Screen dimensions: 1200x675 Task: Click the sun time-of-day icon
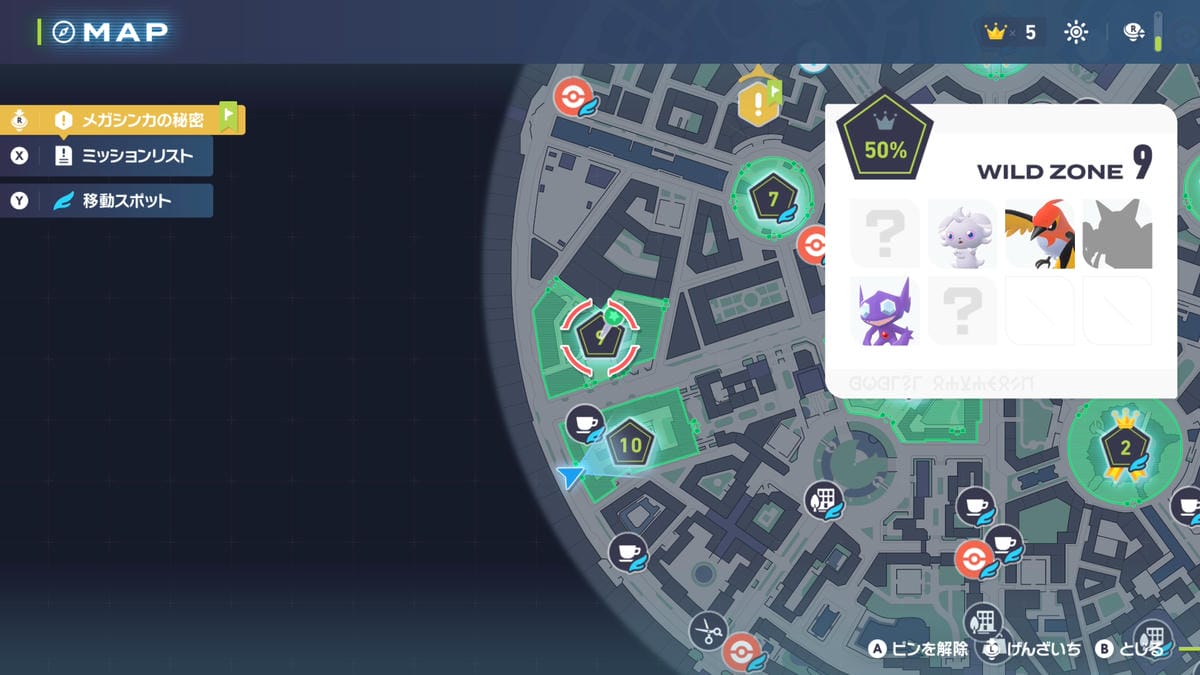pos(1076,33)
